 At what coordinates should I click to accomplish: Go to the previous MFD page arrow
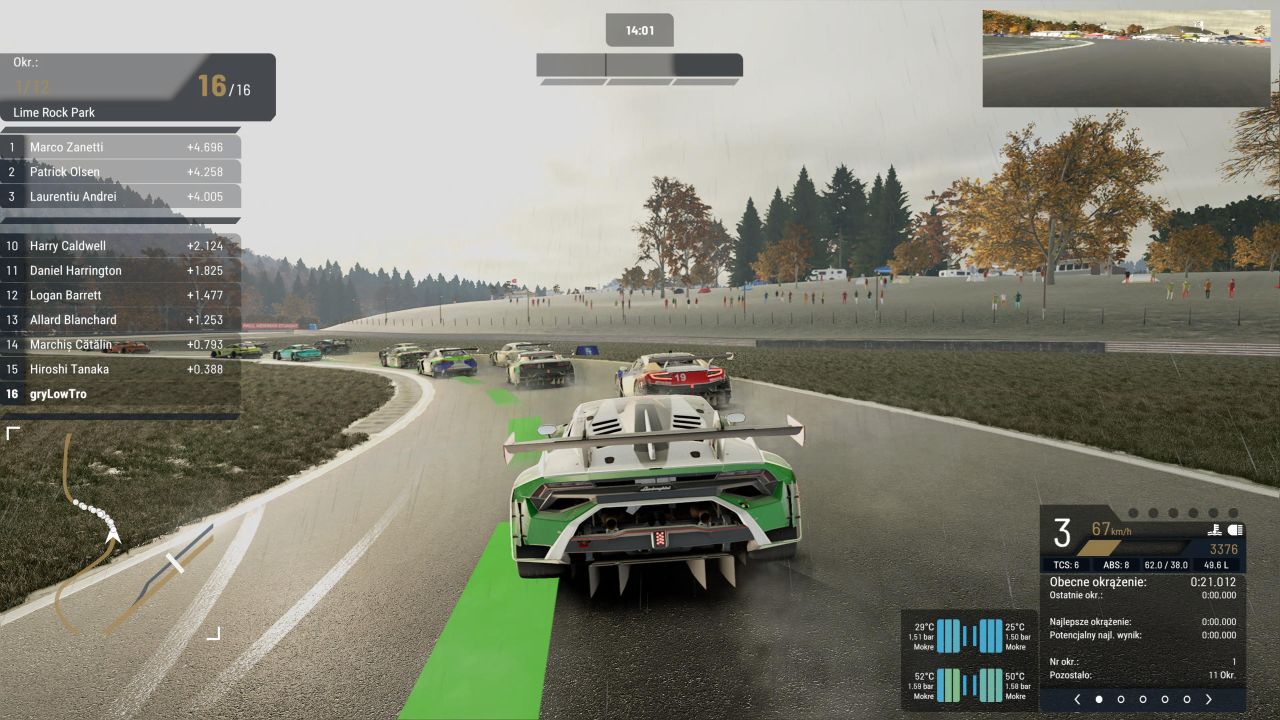pyautogui.click(x=1077, y=699)
